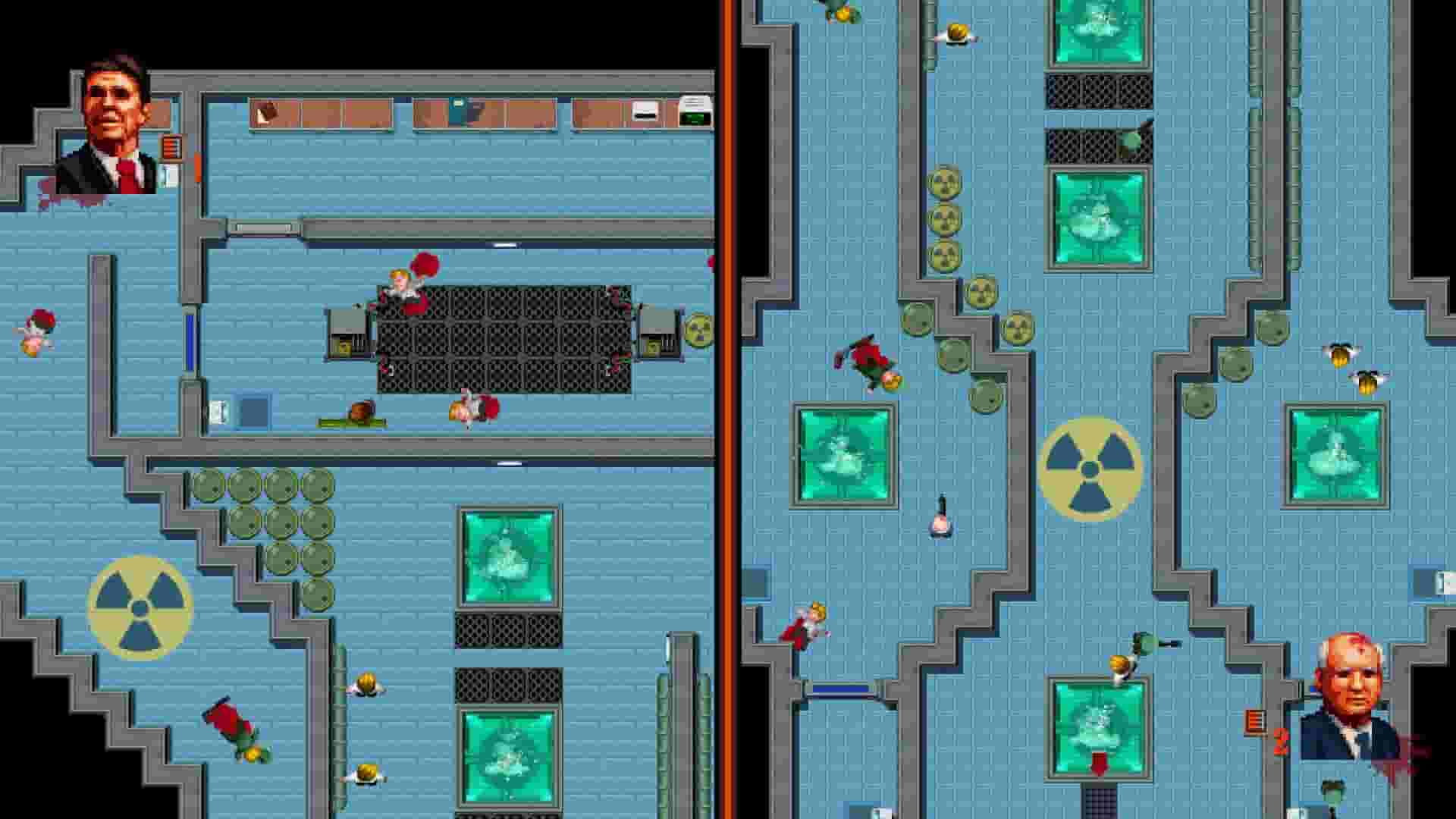The image size is (1456, 819).
Task: Click the red ammo counter number 2
Action: 1279,742
